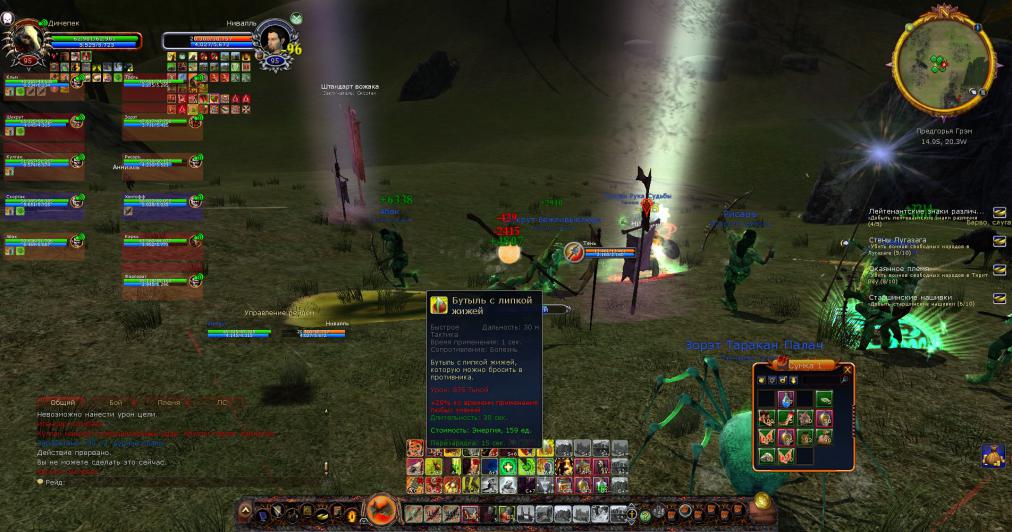
Task: Select the blue potion flask in the bag
Action: click(788, 400)
